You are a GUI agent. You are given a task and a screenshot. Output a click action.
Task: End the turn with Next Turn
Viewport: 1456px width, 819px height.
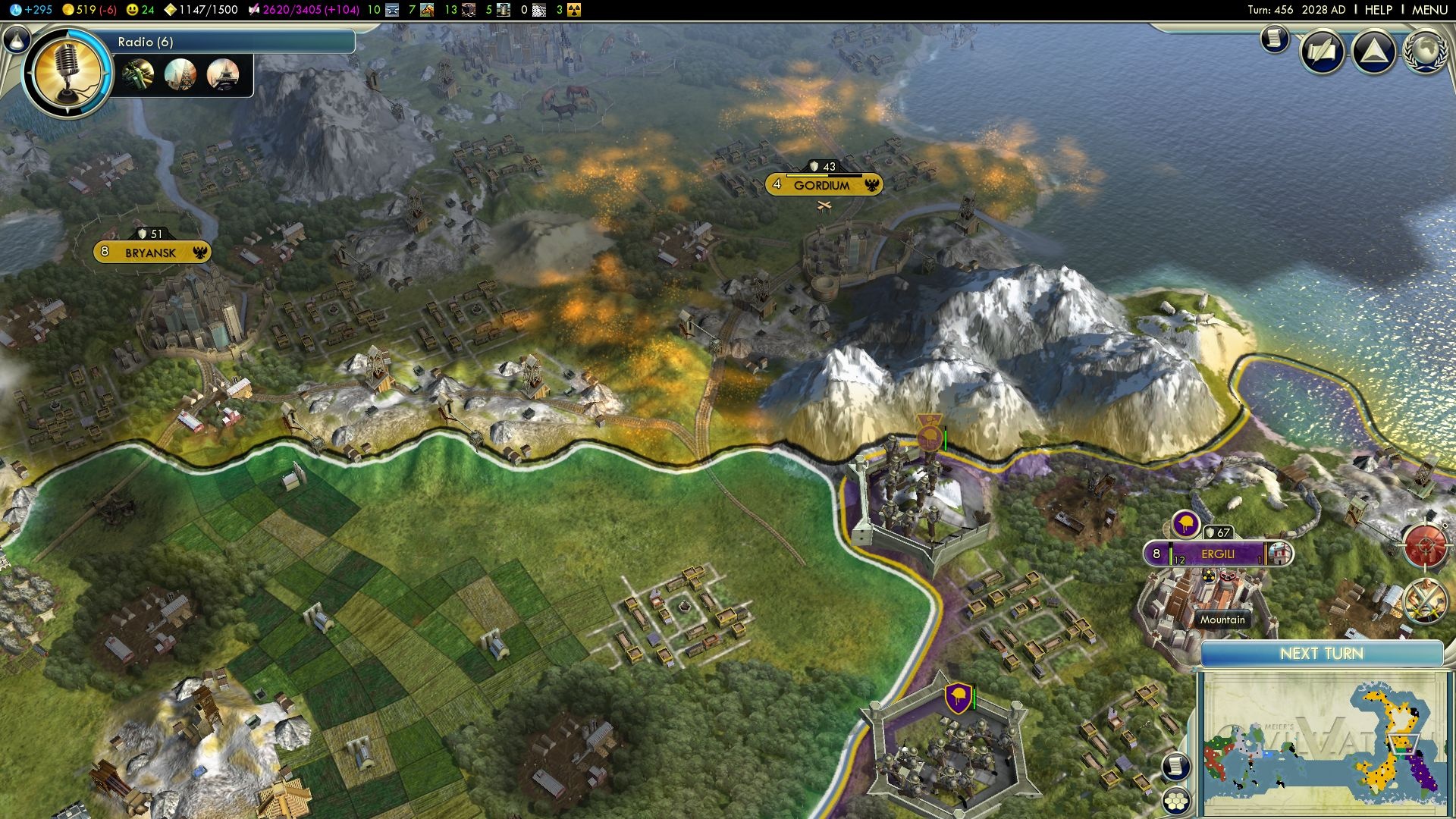(x=1321, y=654)
